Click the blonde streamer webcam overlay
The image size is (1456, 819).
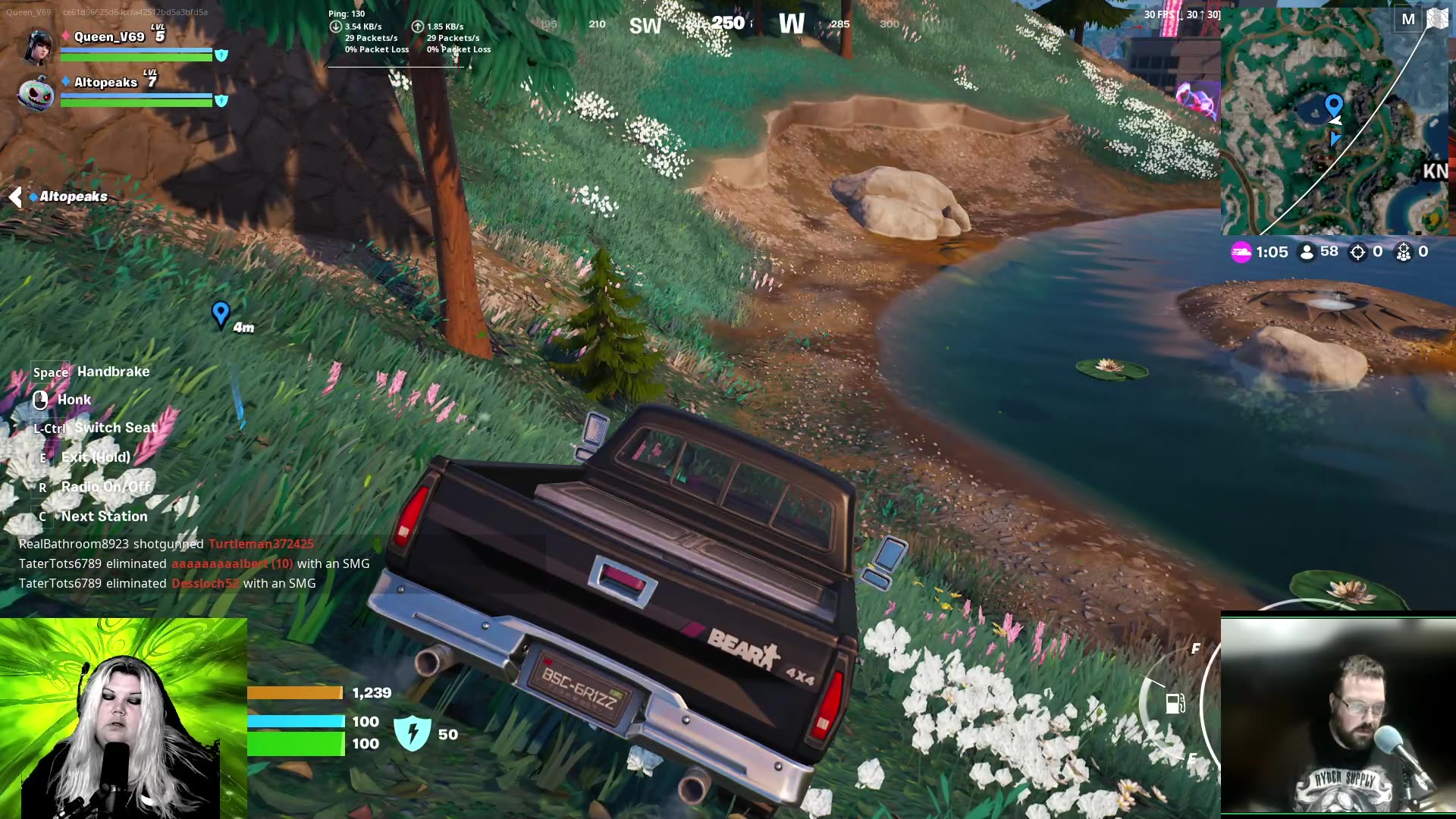(x=124, y=718)
